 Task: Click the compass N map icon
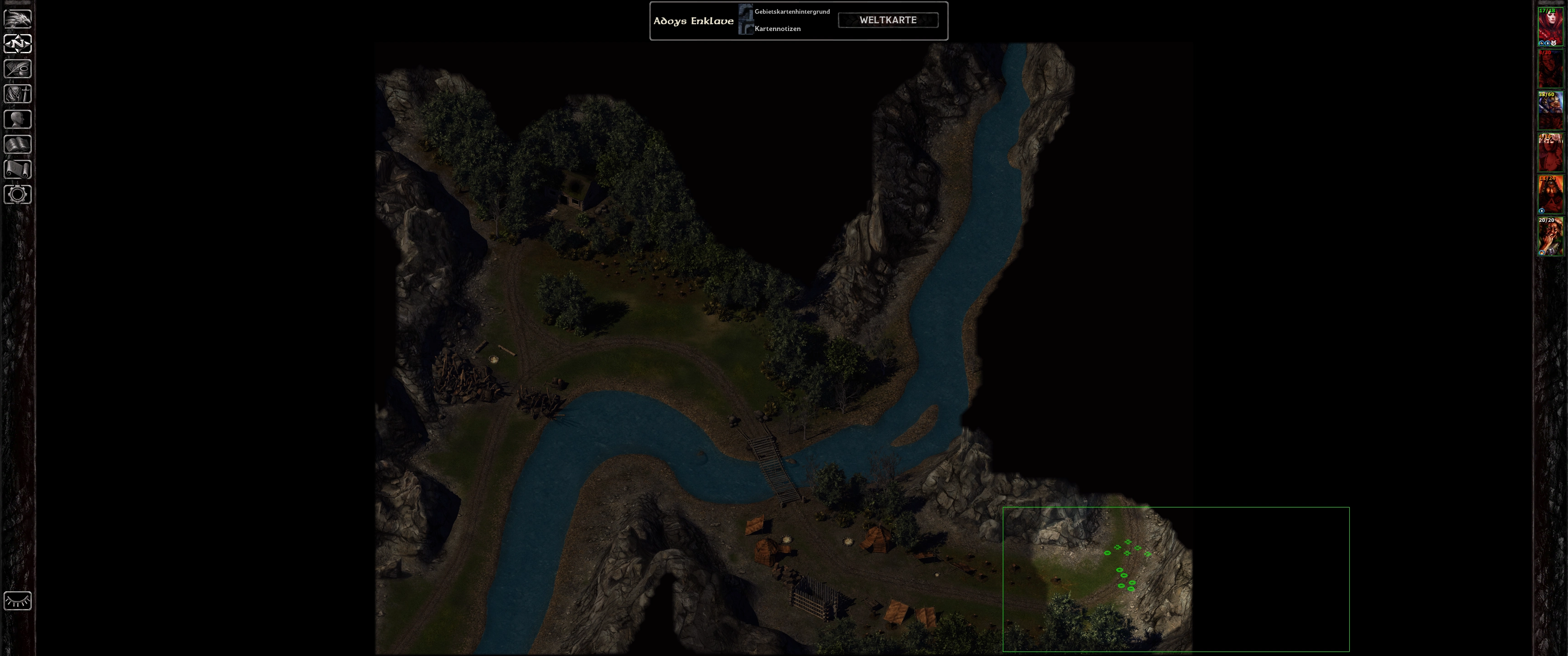pos(18,44)
